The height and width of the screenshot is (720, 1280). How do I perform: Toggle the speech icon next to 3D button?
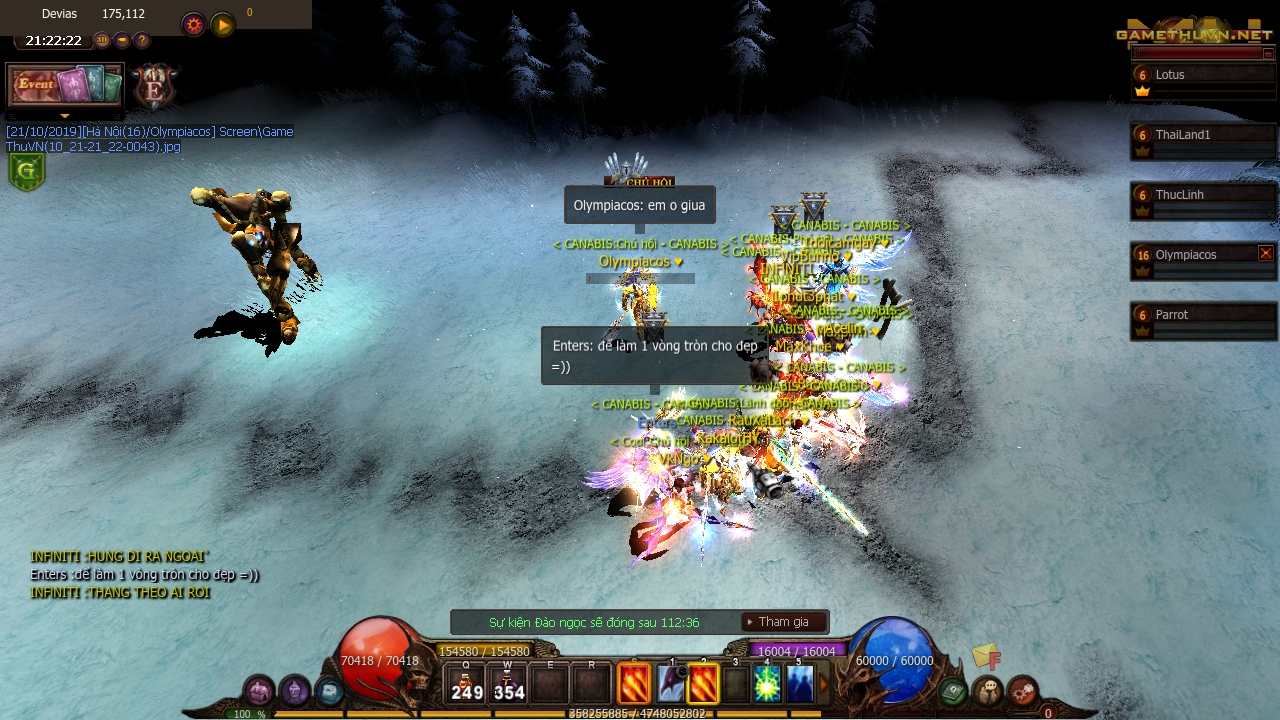120,41
